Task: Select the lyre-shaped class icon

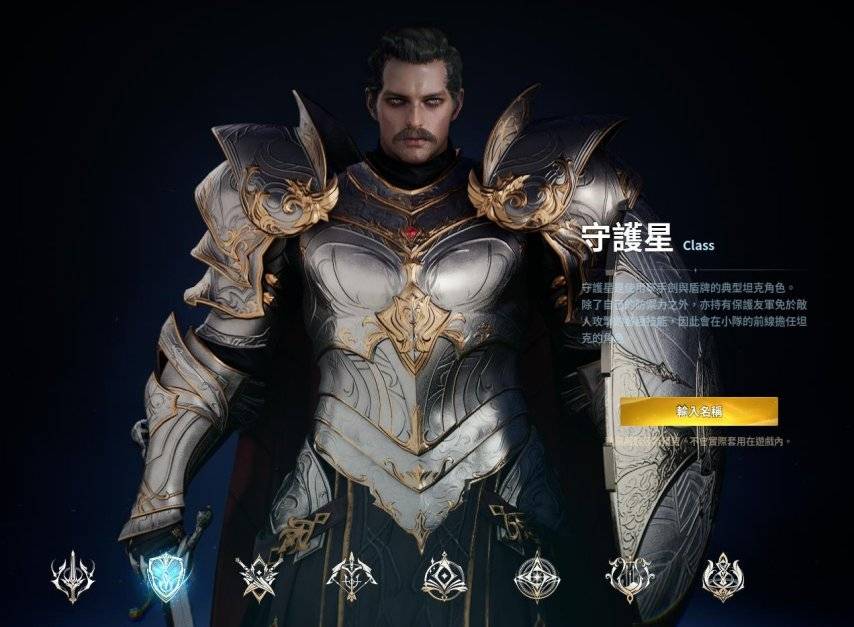Action: pos(629,577)
